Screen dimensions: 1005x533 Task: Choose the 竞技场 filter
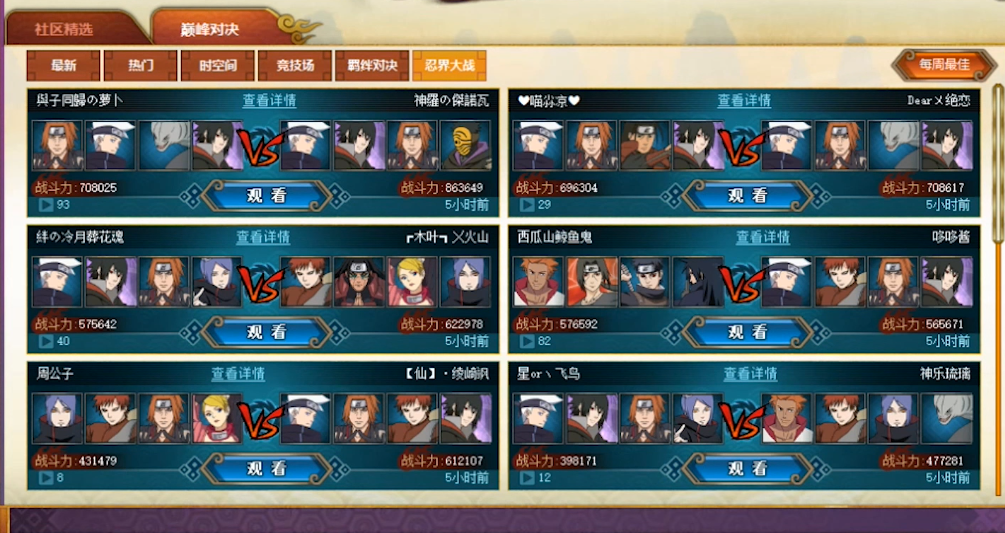point(295,65)
